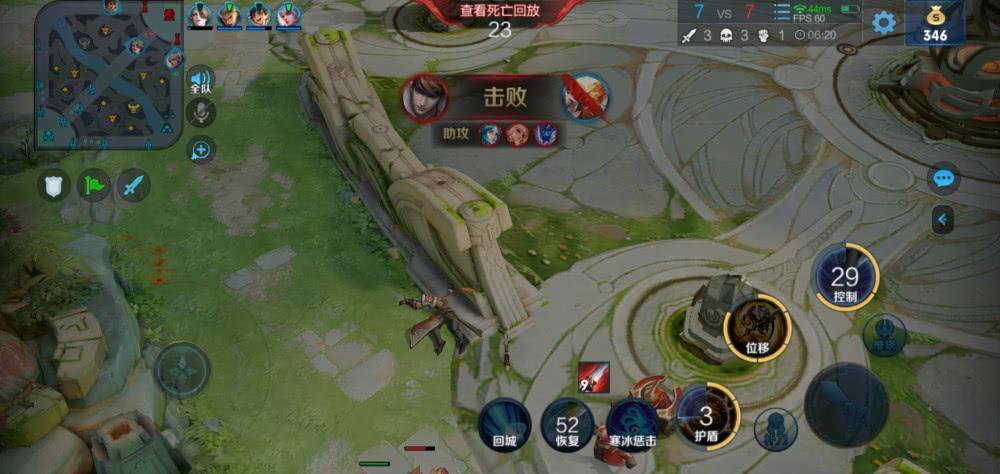Use the 位移 dash skill

tap(757, 327)
